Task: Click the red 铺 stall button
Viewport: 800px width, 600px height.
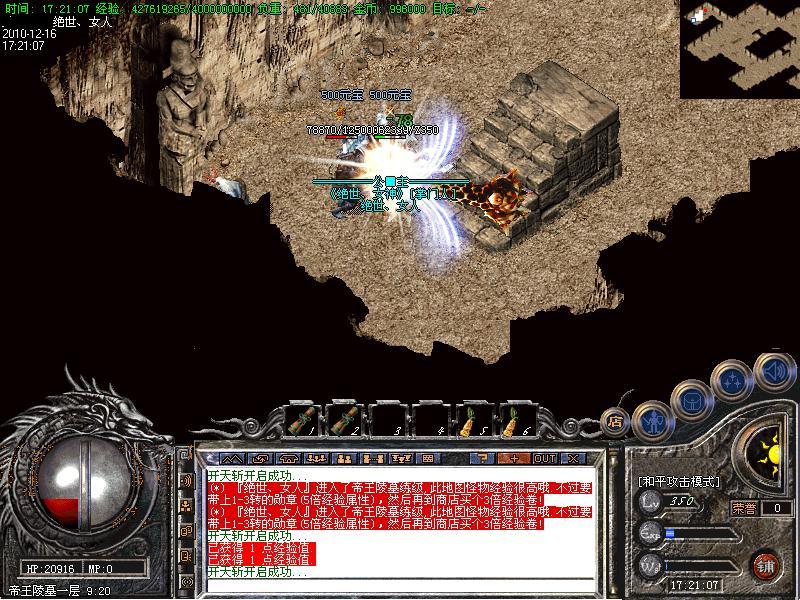Action: coord(766,566)
